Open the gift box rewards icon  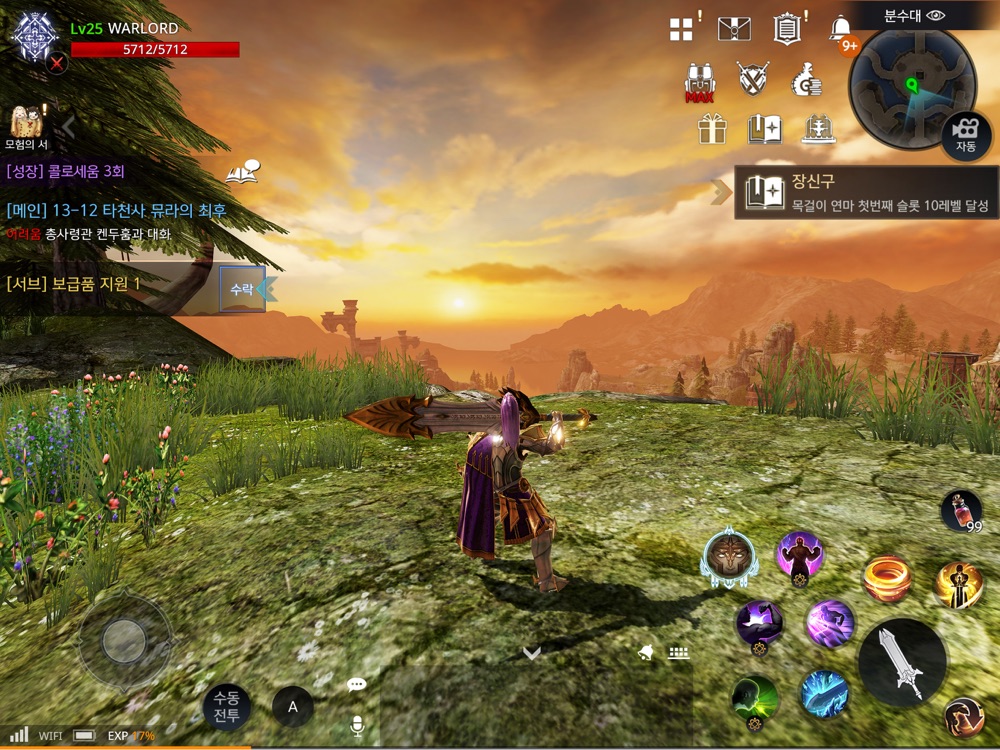[712, 129]
